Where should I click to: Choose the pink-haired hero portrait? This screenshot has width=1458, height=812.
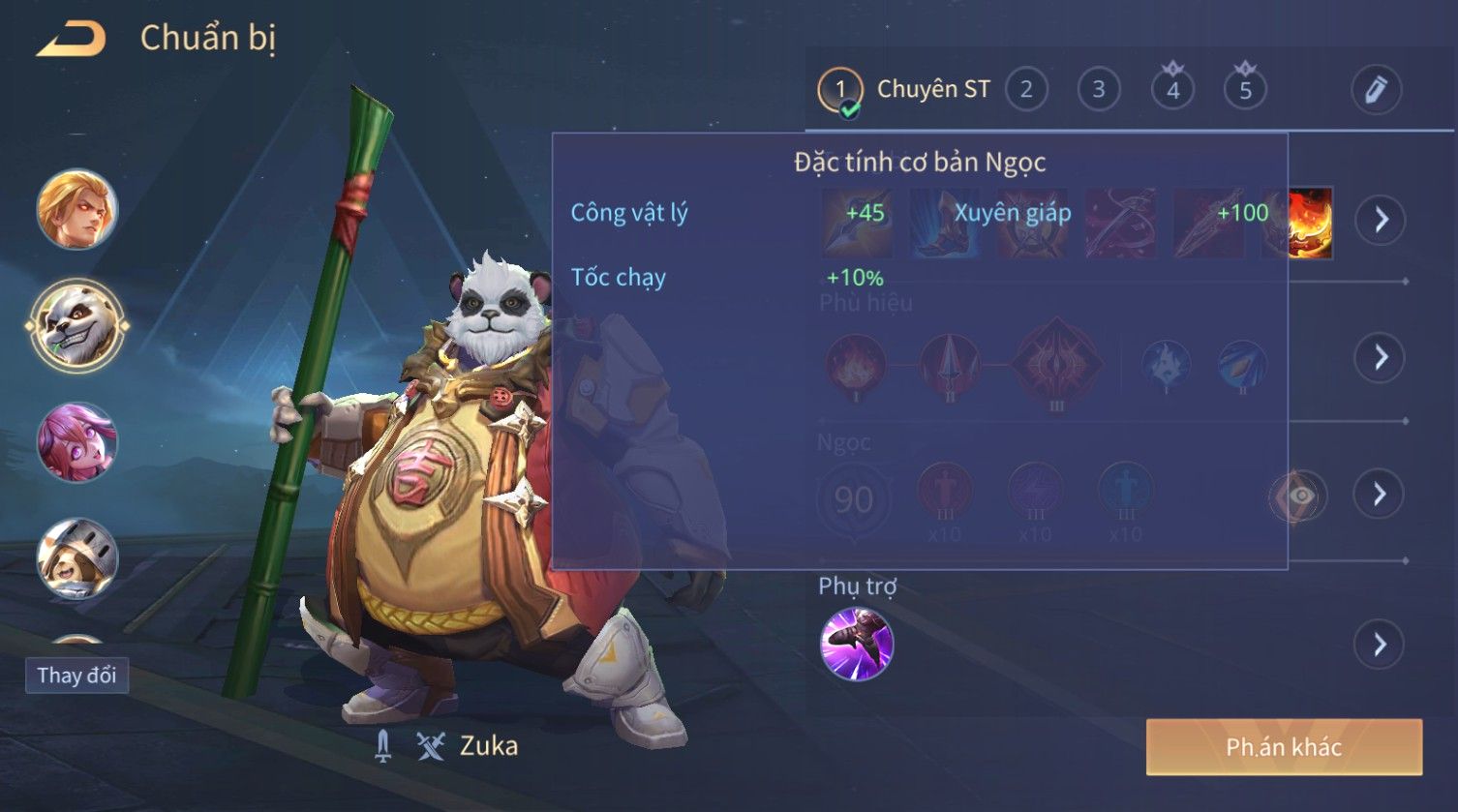click(76, 442)
